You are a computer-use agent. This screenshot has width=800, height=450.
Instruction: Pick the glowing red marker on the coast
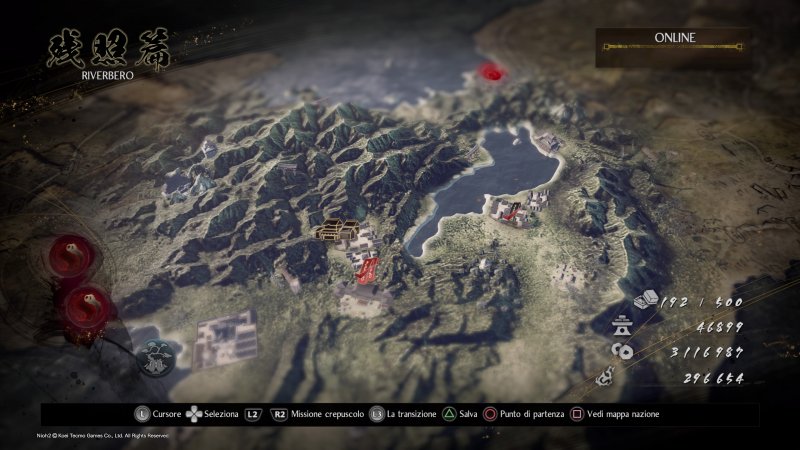489,71
